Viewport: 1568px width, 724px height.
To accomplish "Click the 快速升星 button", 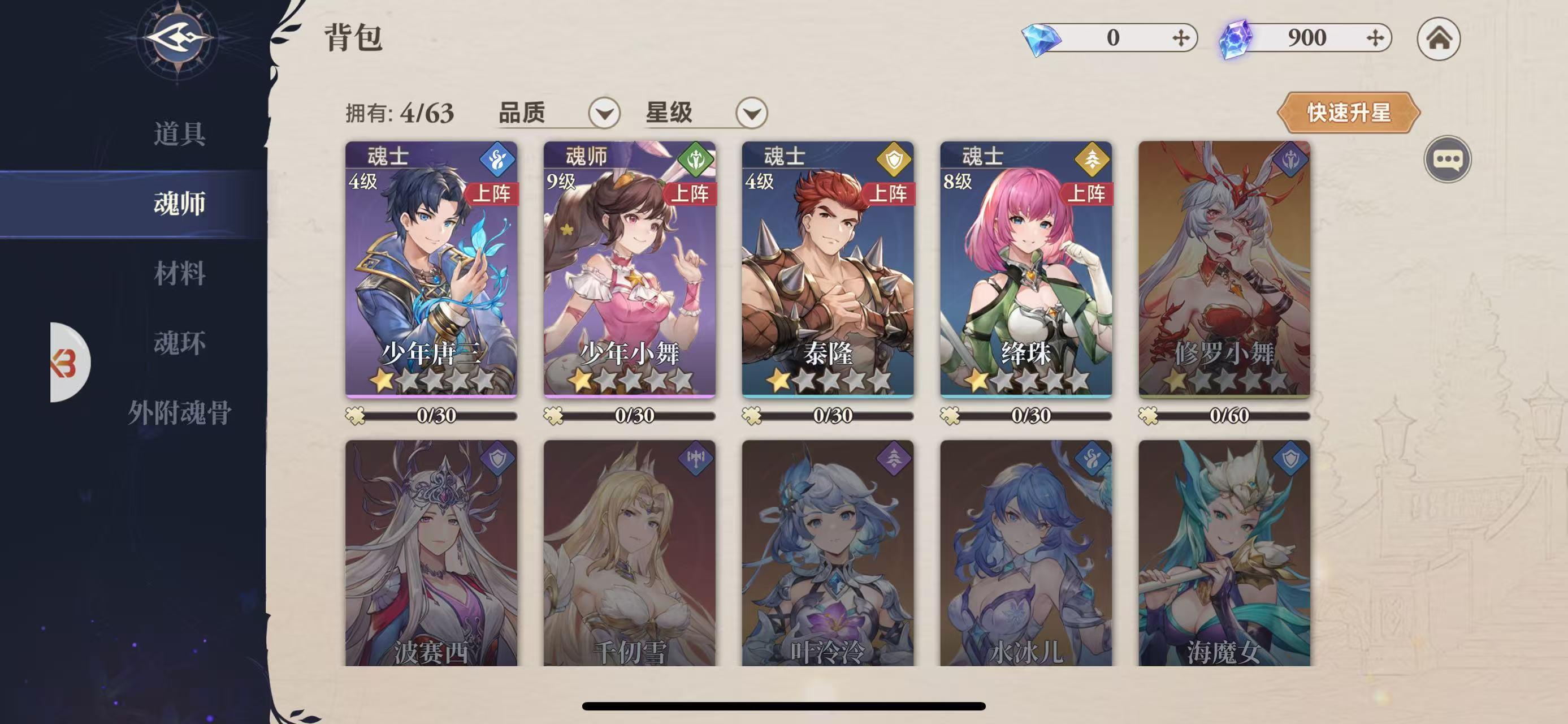I will [x=1349, y=112].
